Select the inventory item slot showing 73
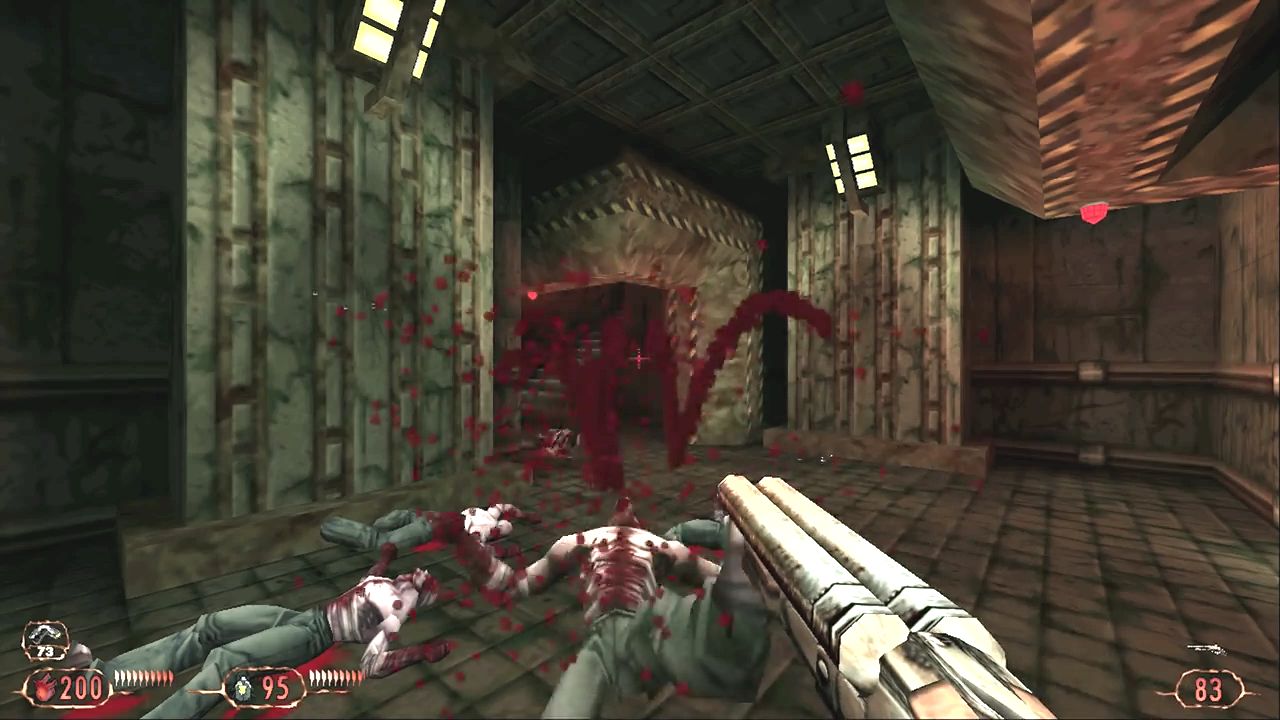 coord(46,641)
